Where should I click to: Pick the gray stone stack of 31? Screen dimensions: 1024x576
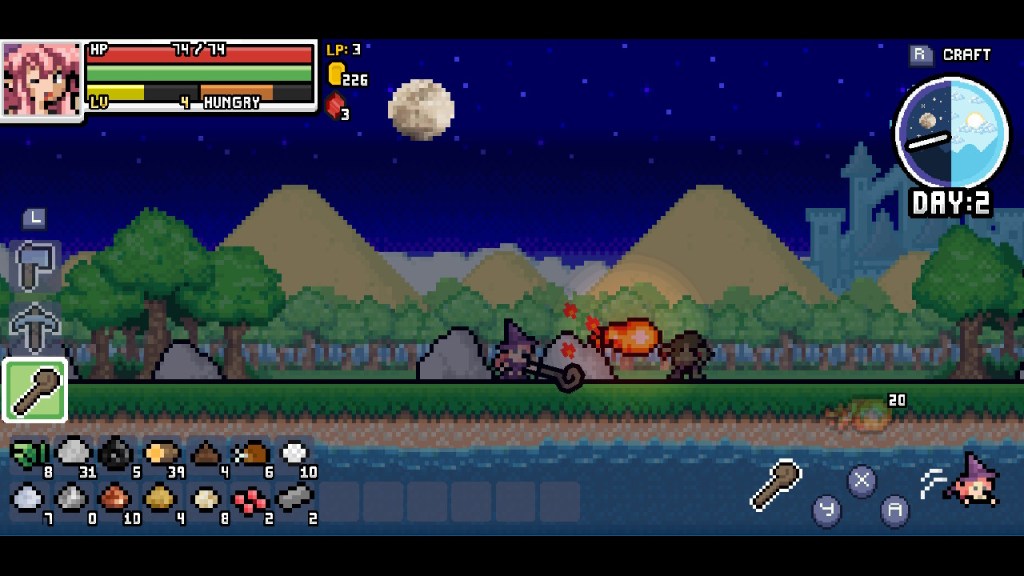click(x=73, y=455)
